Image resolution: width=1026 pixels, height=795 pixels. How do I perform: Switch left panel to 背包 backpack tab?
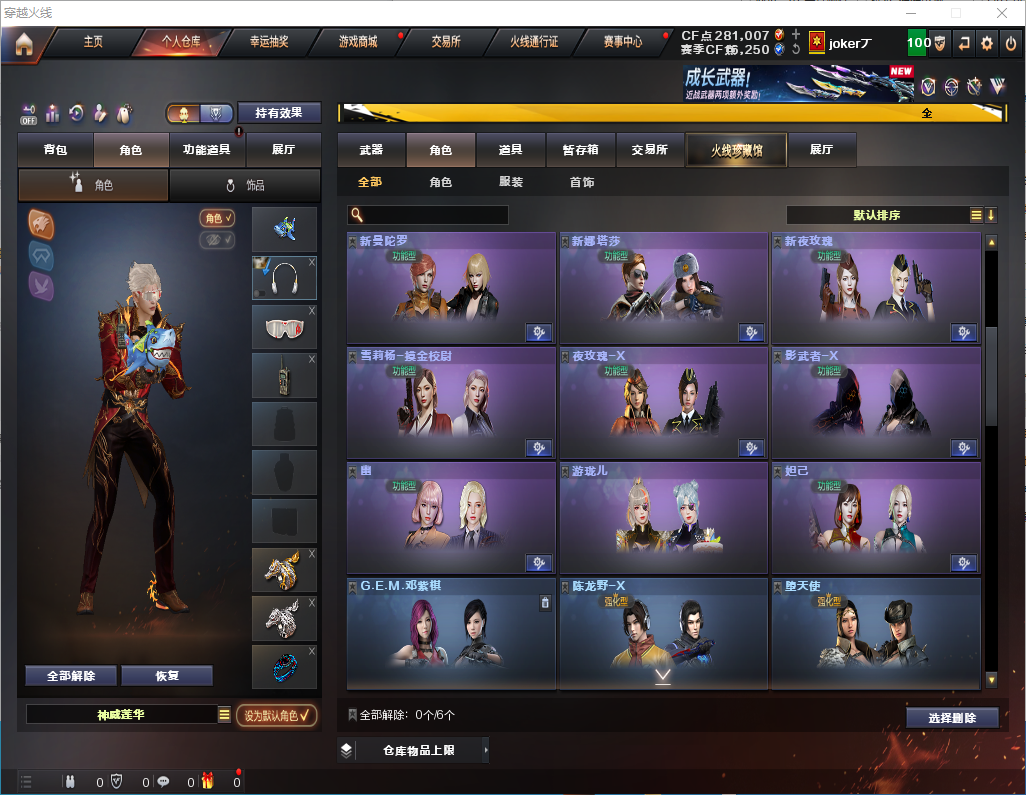56,150
